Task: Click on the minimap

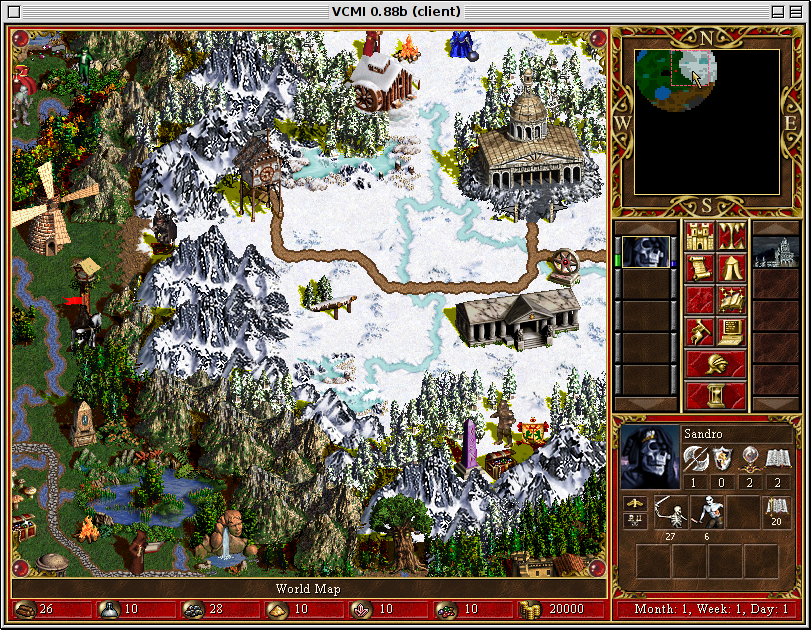Action: [x=706, y=121]
